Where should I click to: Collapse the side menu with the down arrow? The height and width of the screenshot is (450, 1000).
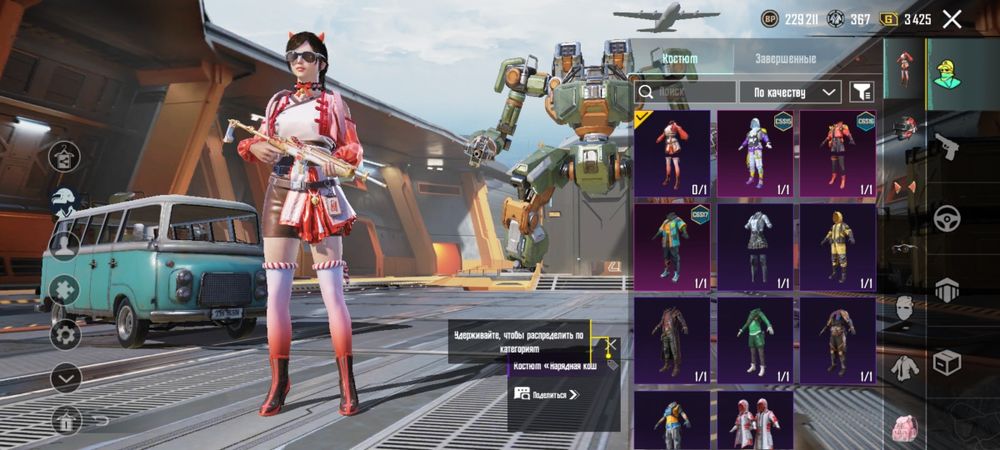click(66, 378)
